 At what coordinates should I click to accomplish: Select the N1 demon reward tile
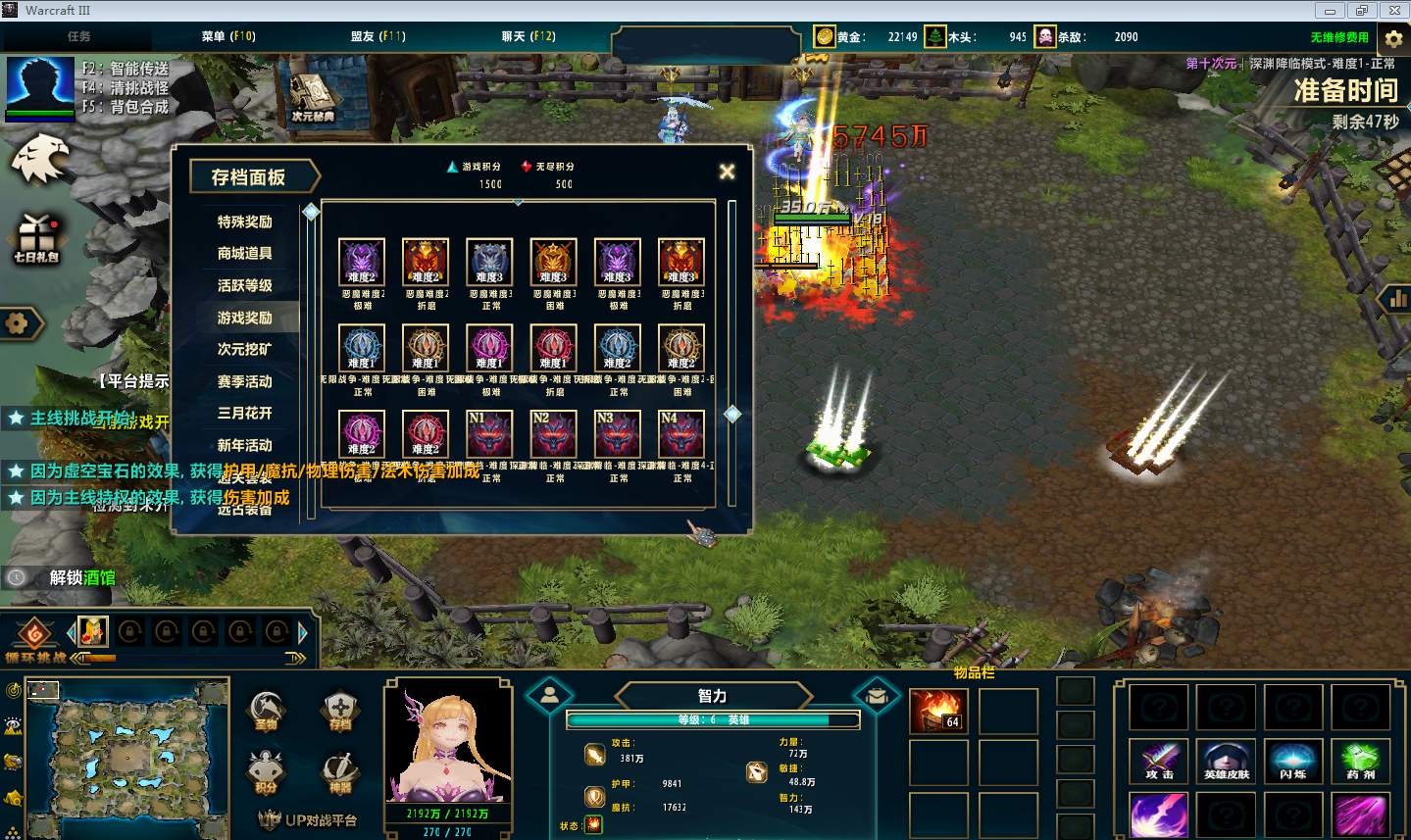[x=489, y=434]
